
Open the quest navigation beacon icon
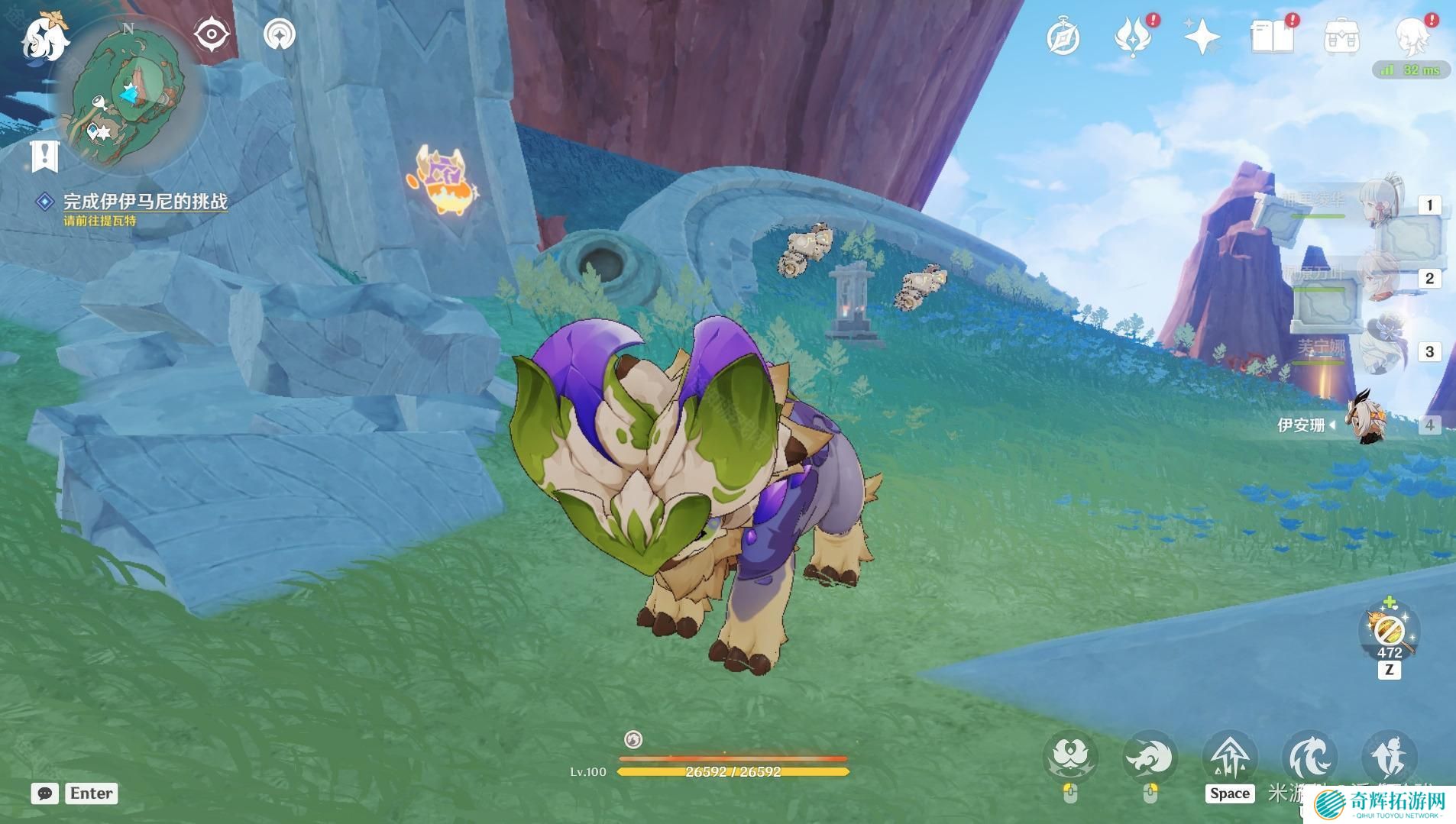point(279,34)
